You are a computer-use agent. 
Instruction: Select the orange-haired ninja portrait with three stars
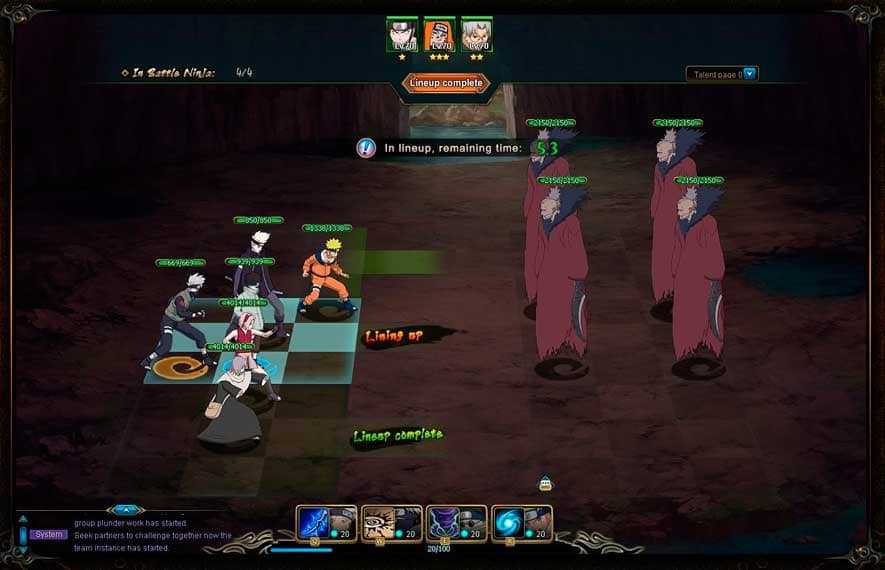pyautogui.click(x=439, y=35)
